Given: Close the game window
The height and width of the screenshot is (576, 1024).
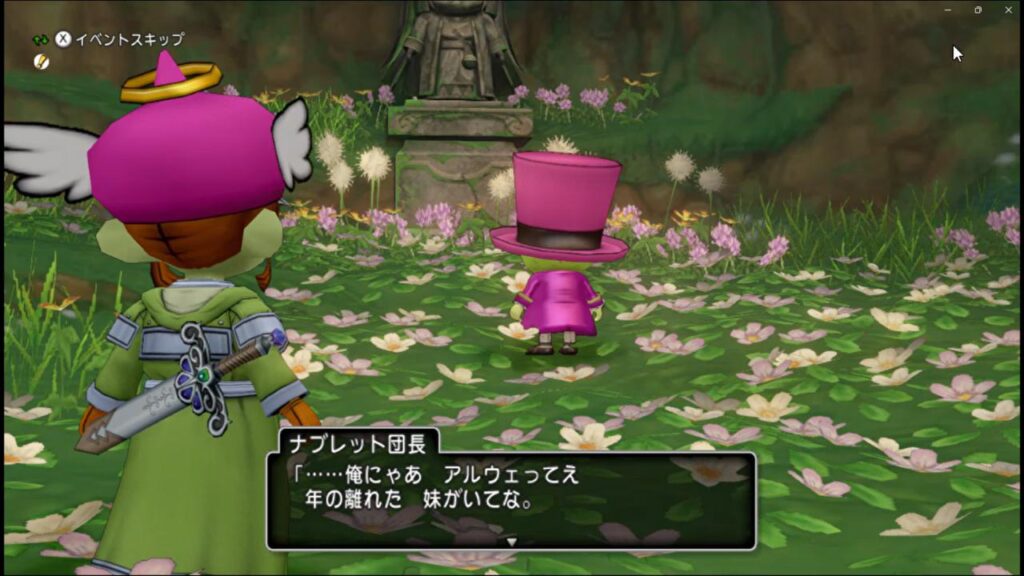Looking at the screenshot, I should pos(1008,9).
